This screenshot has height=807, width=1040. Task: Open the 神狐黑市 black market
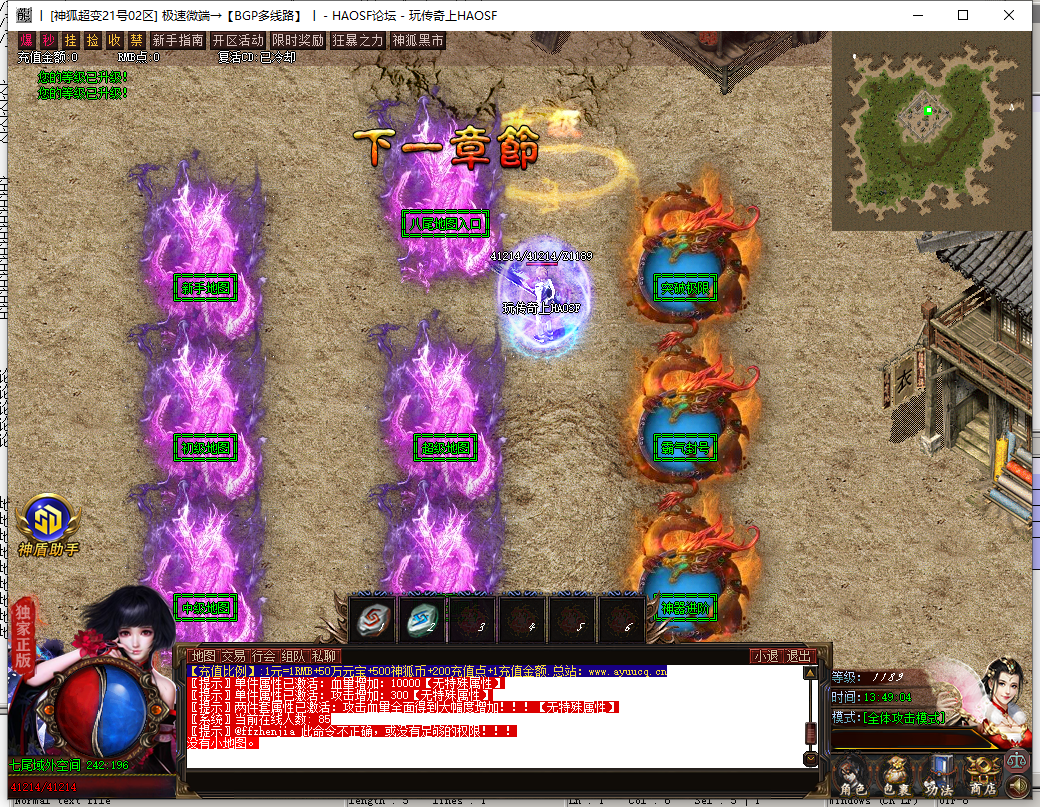[417, 40]
